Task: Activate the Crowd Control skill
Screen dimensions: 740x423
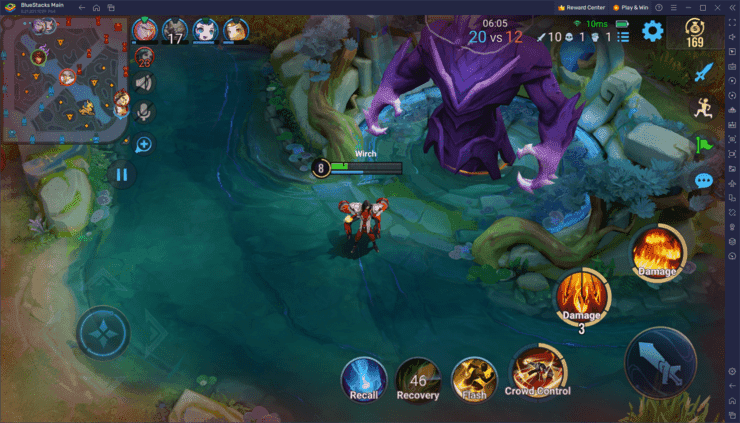Action: pos(537,371)
